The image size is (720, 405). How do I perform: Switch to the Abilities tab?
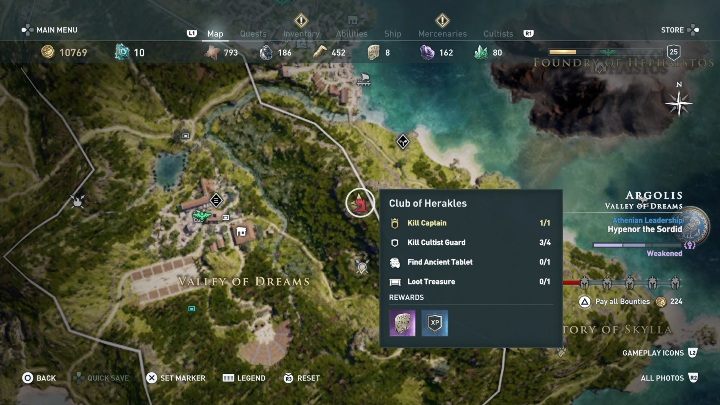coord(353,34)
